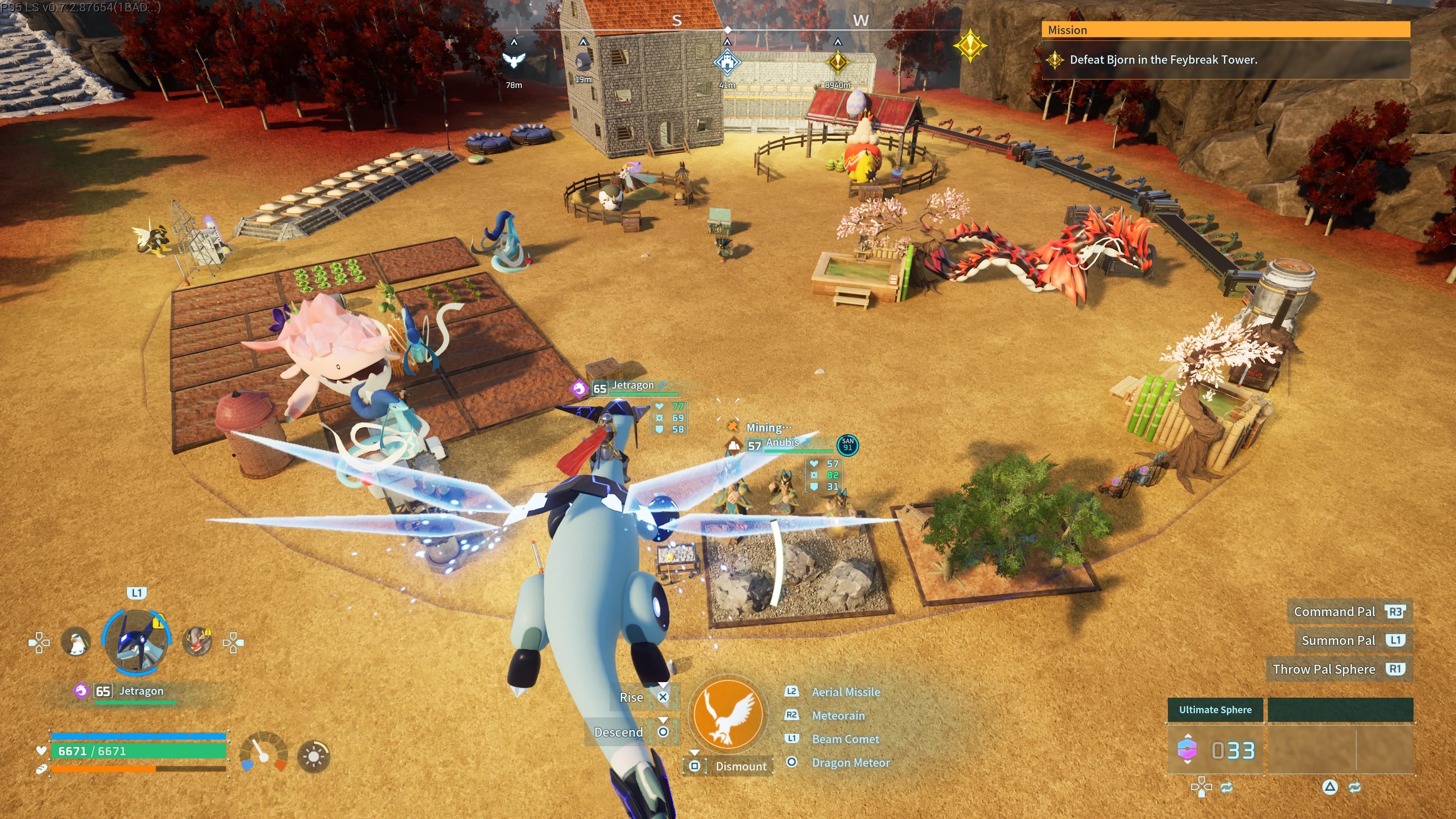This screenshot has height=819, width=1456.
Task: Activate the Aerial Missile skill
Action: pyautogui.click(x=846, y=692)
